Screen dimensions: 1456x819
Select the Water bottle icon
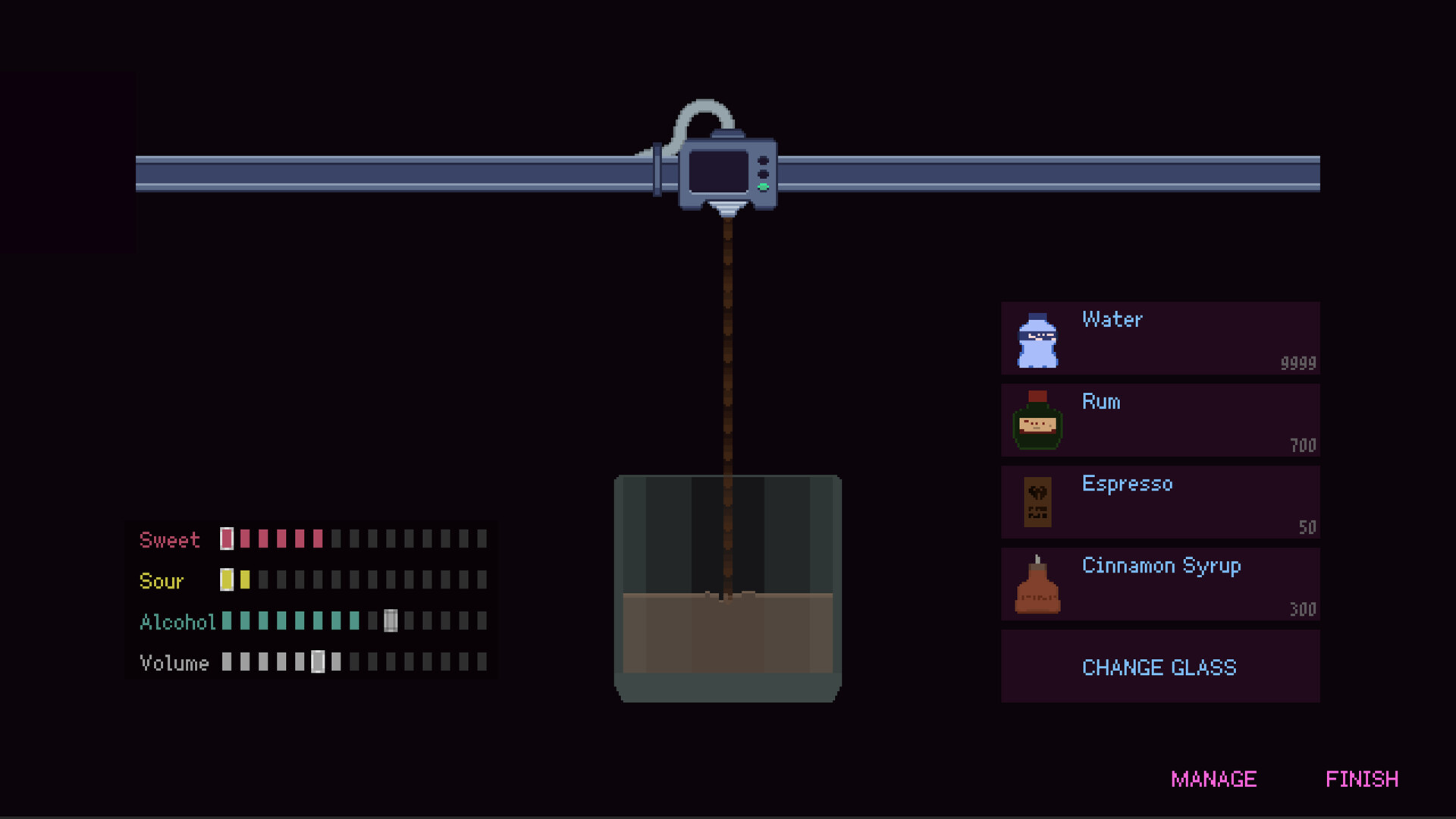[x=1039, y=338]
